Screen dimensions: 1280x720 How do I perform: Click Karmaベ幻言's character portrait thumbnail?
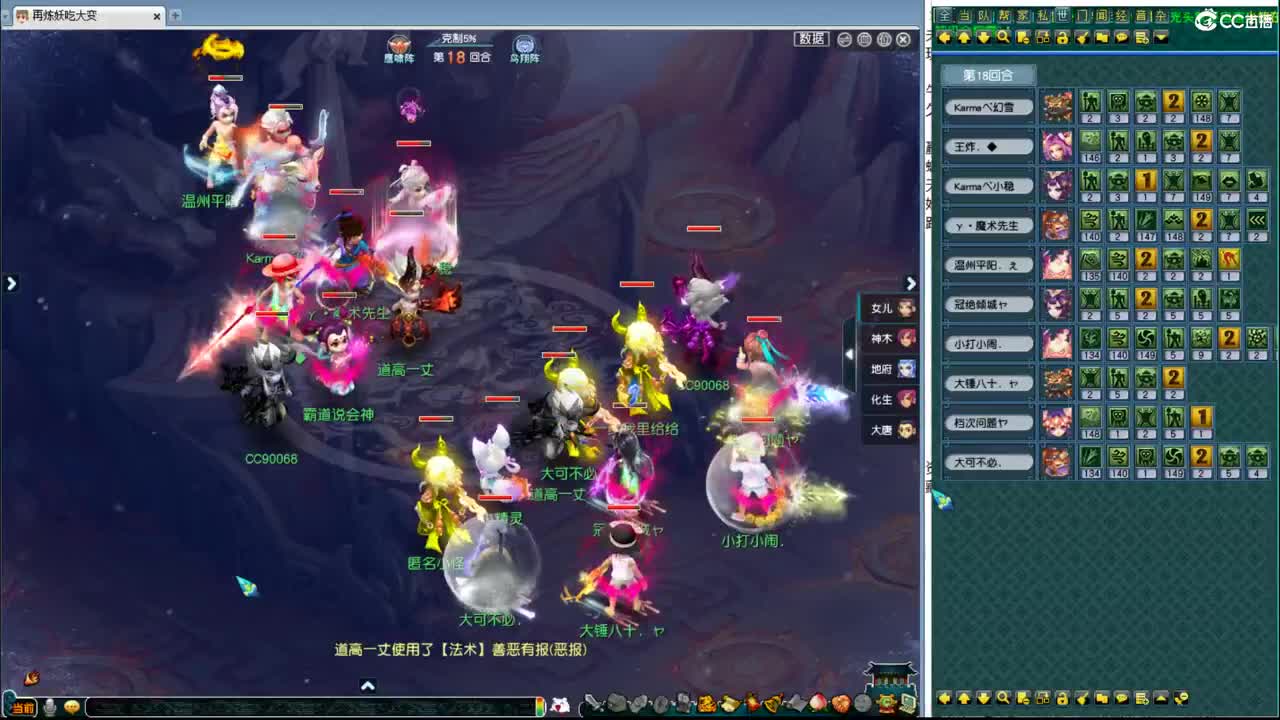pos(1056,106)
